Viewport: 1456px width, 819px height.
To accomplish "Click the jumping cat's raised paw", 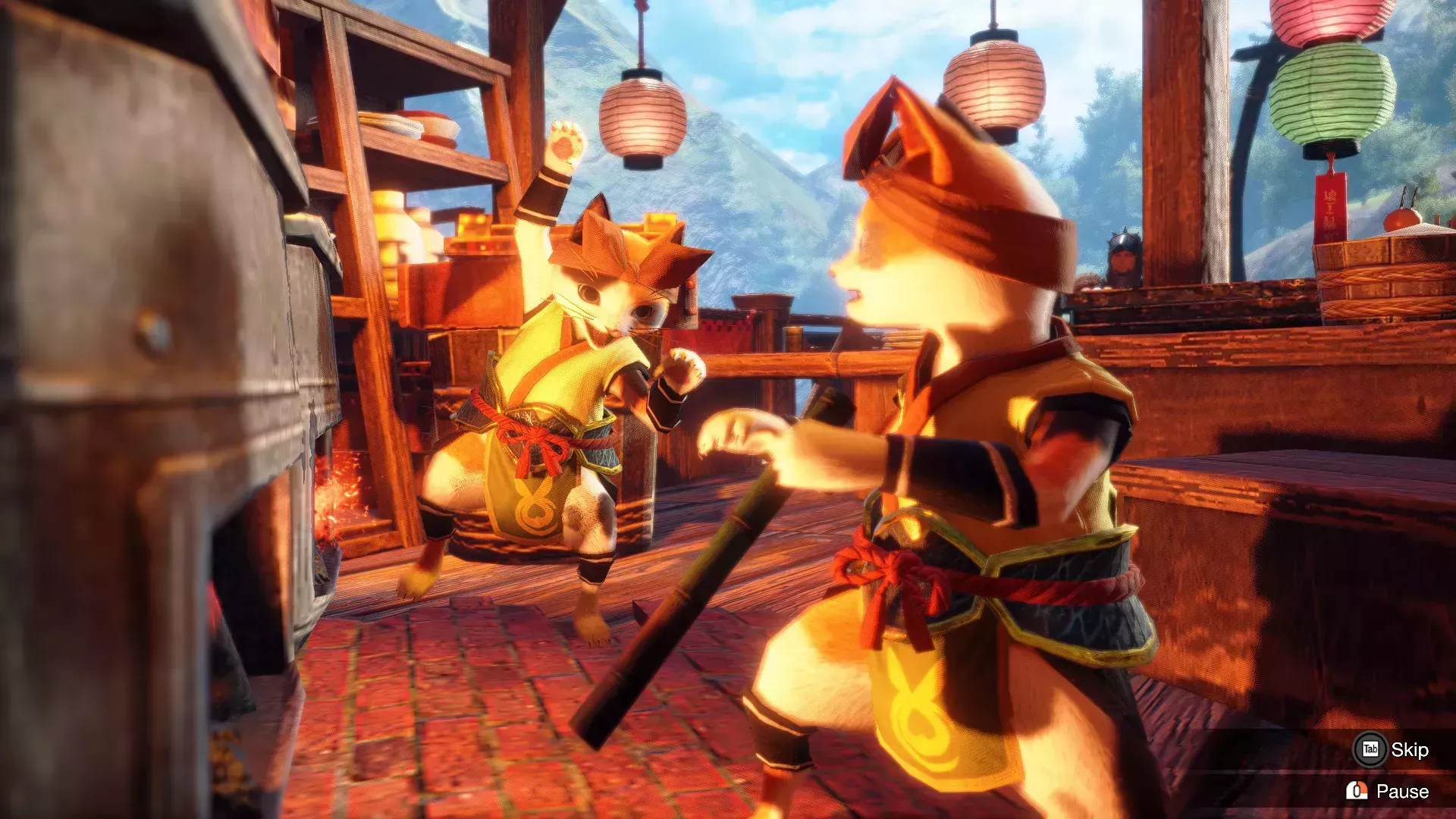I will 565,144.
